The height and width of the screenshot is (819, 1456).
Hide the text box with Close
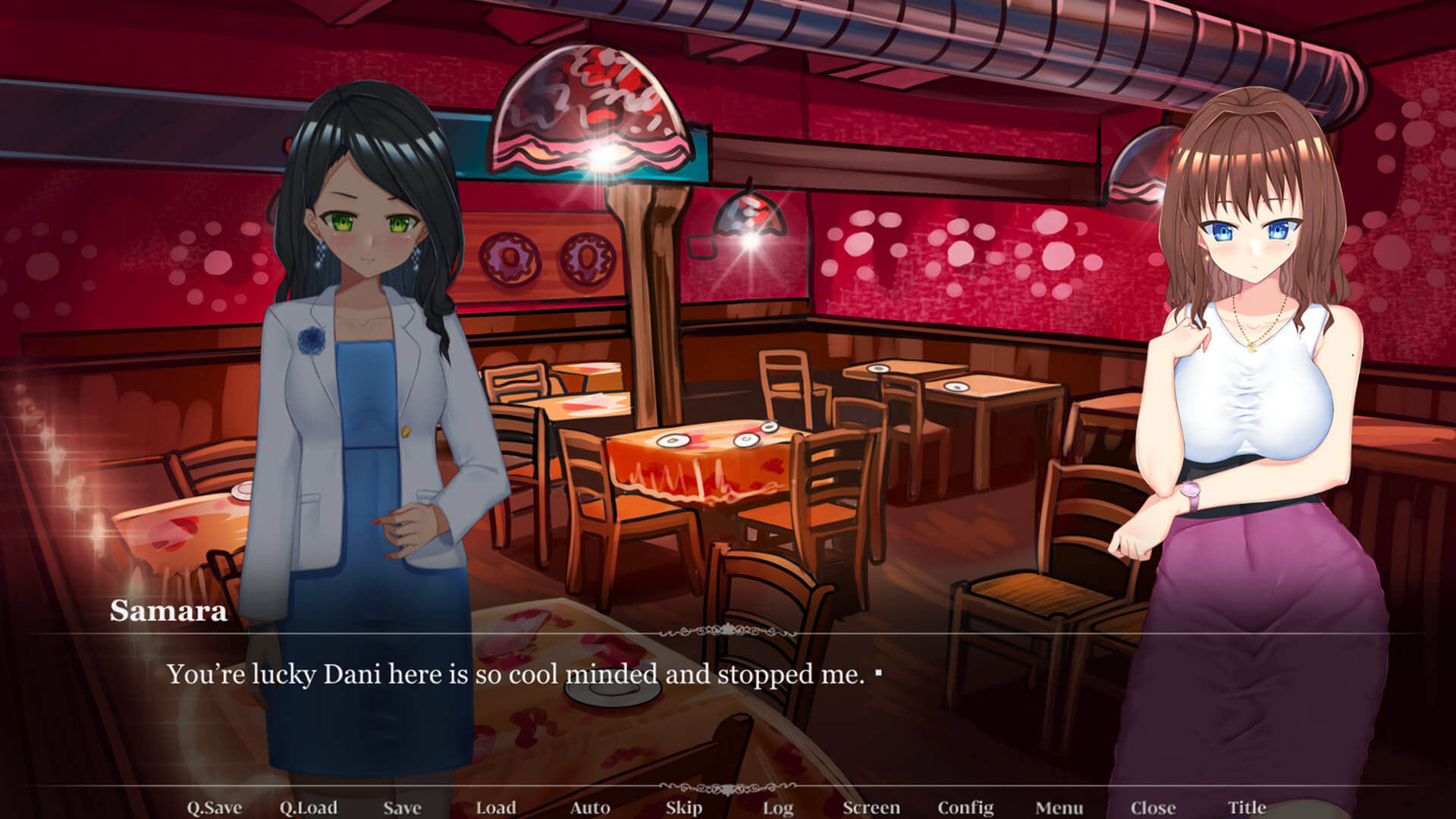(1153, 808)
